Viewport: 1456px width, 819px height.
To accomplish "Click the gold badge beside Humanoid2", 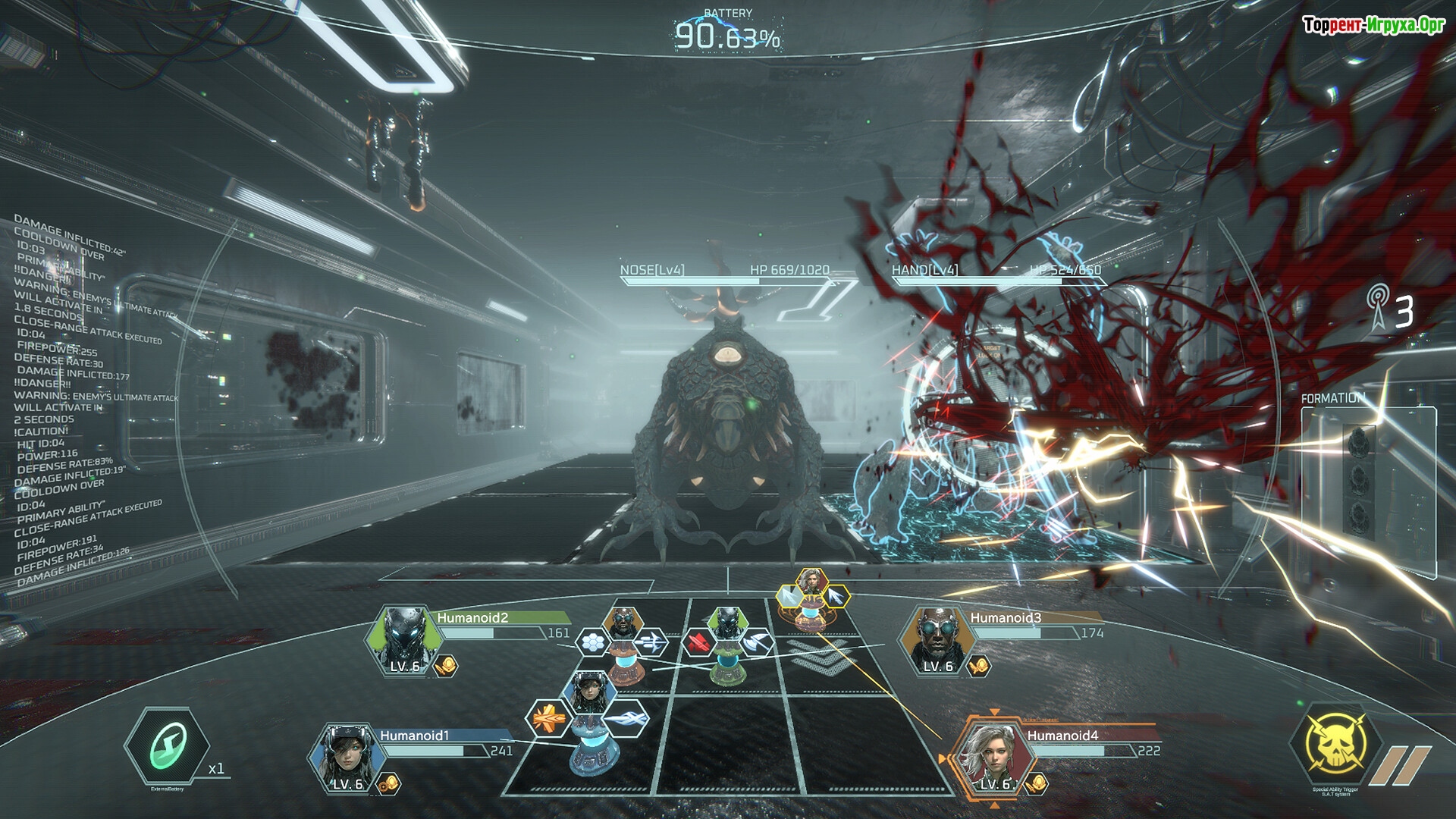I will tap(446, 667).
